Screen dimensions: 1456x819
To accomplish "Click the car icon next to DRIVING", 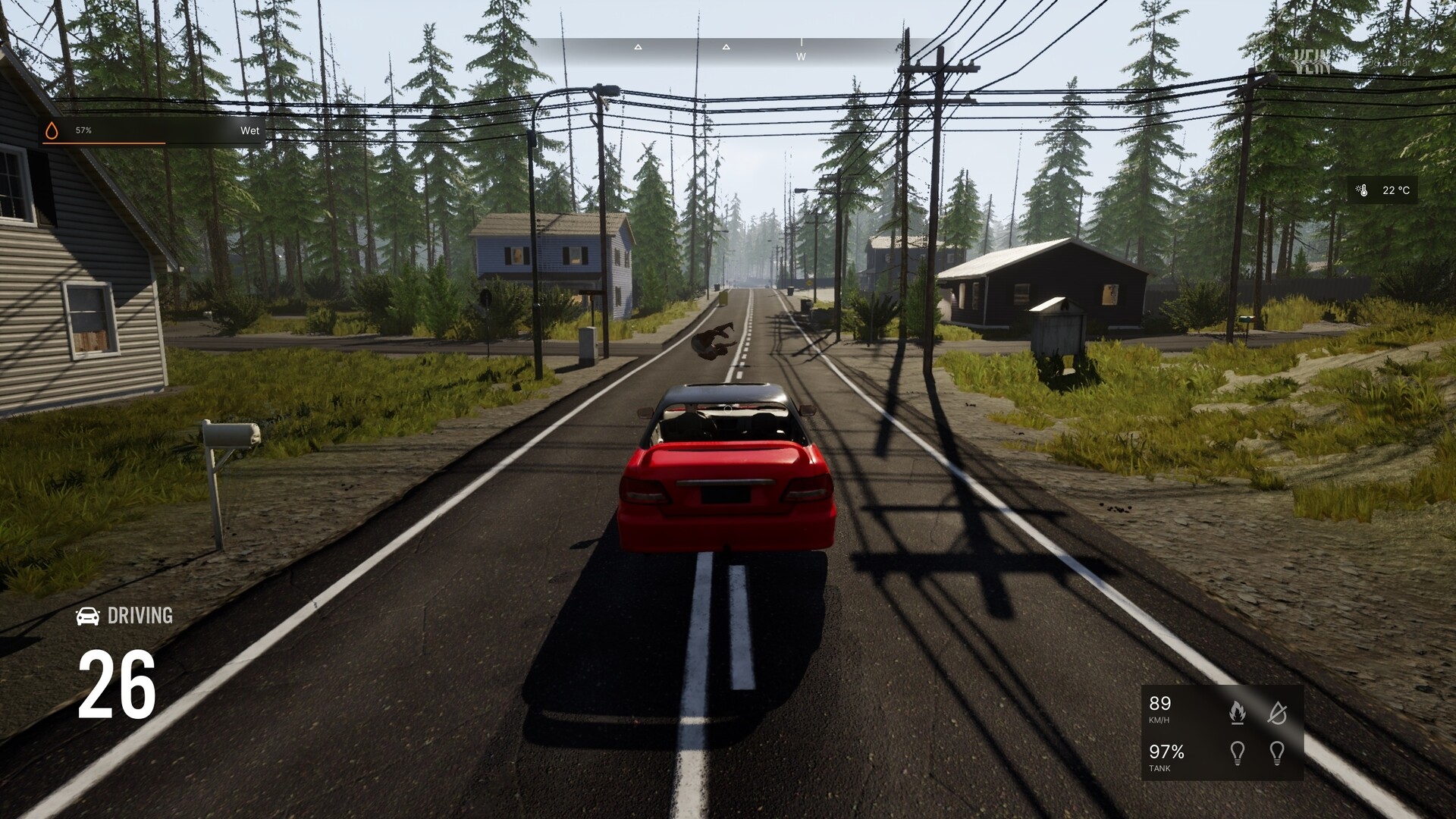I will coord(89,617).
